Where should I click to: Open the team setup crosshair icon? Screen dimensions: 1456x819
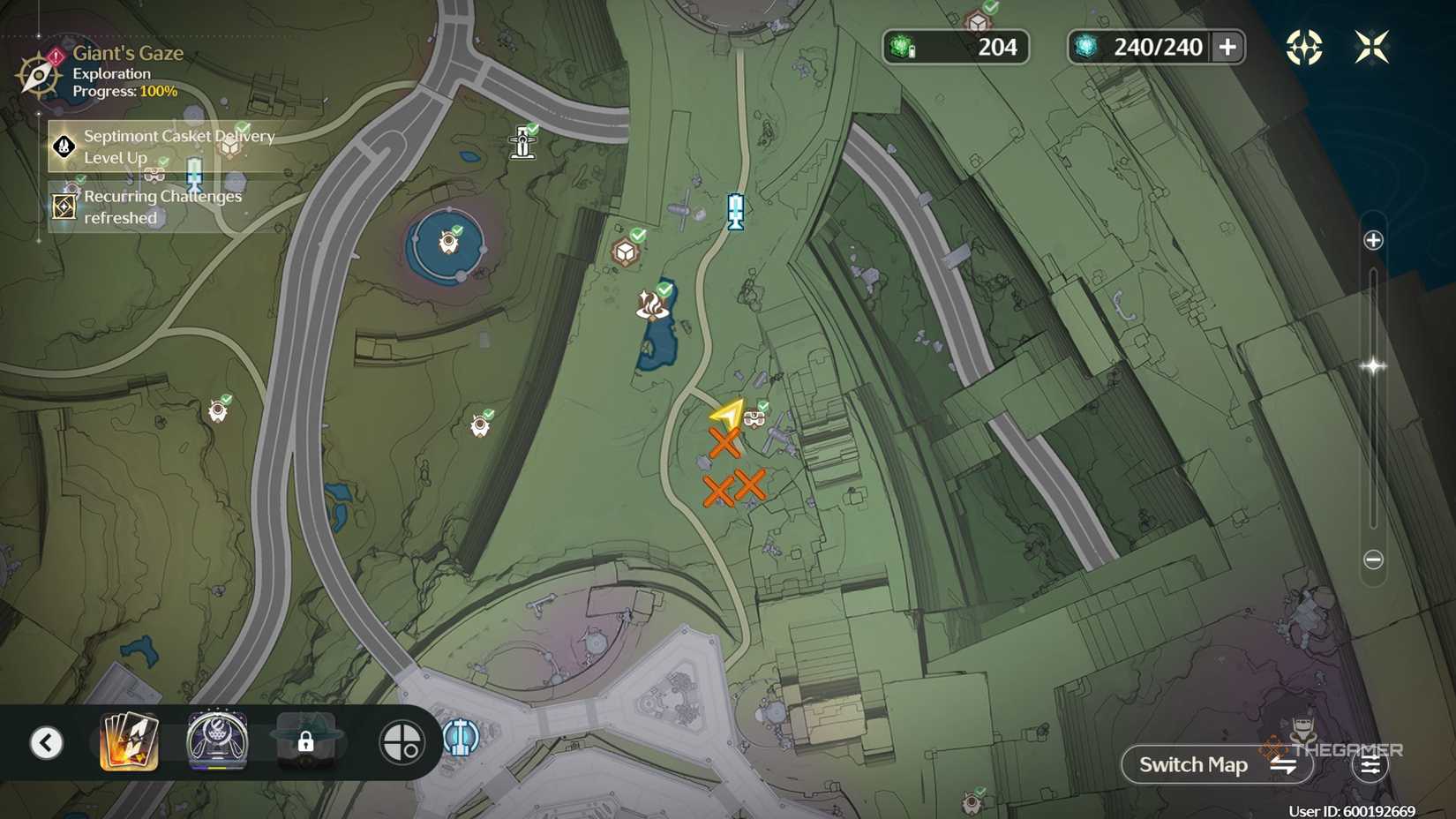pos(402,741)
